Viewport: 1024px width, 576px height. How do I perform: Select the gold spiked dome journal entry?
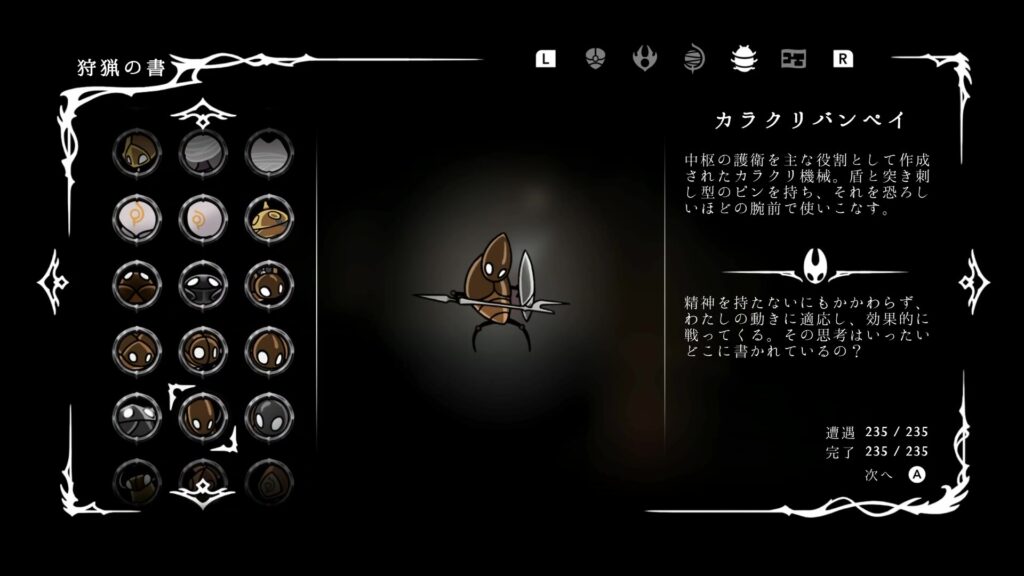click(x=265, y=217)
